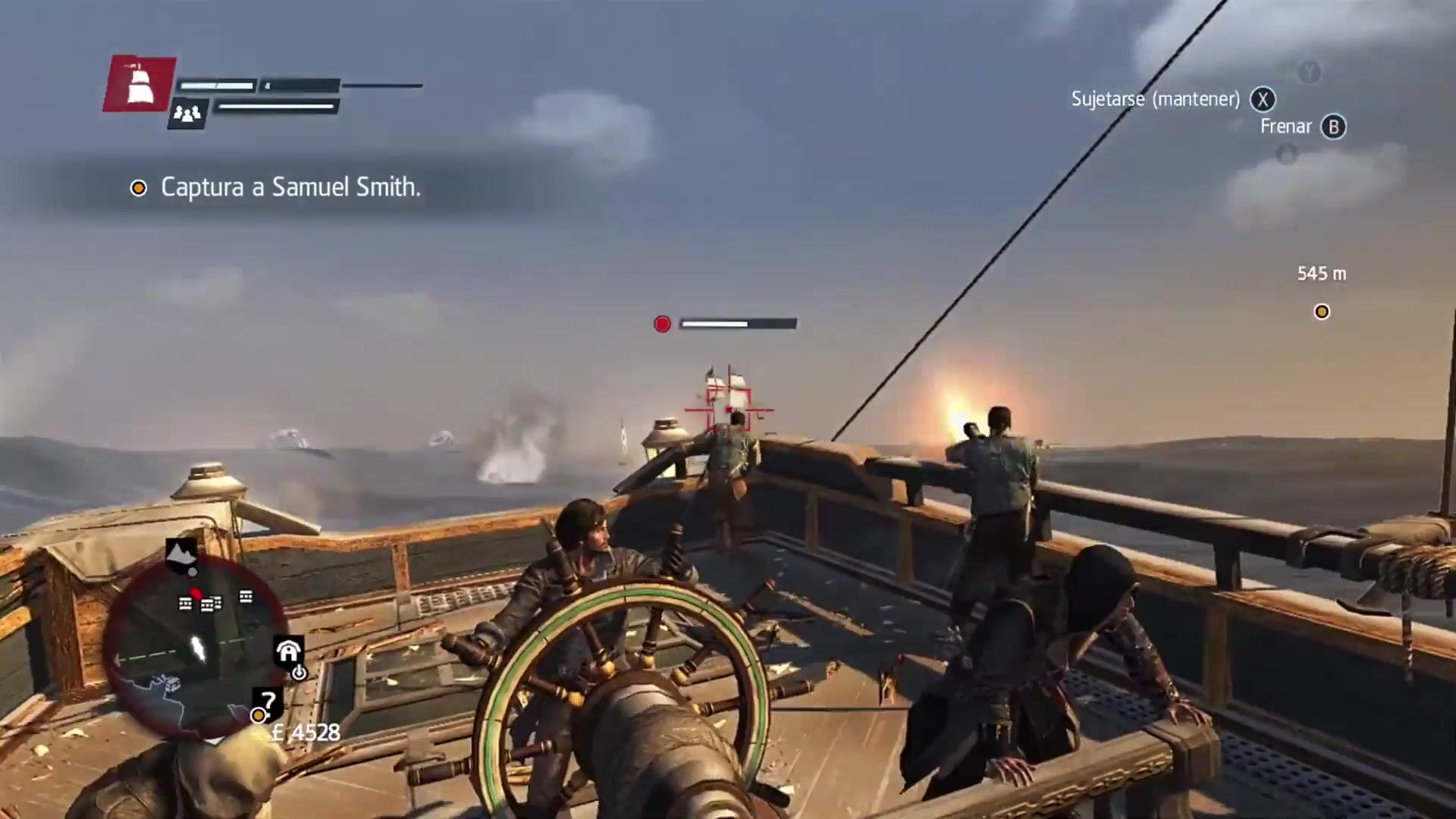Click the red ship icon in the HUD

pyautogui.click(x=140, y=84)
